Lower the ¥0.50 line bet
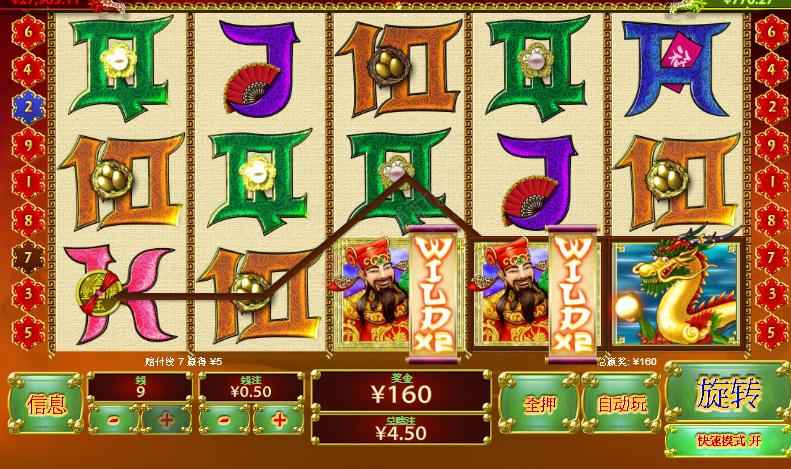Viewport: 791px width, 469px height. point(225,420)
